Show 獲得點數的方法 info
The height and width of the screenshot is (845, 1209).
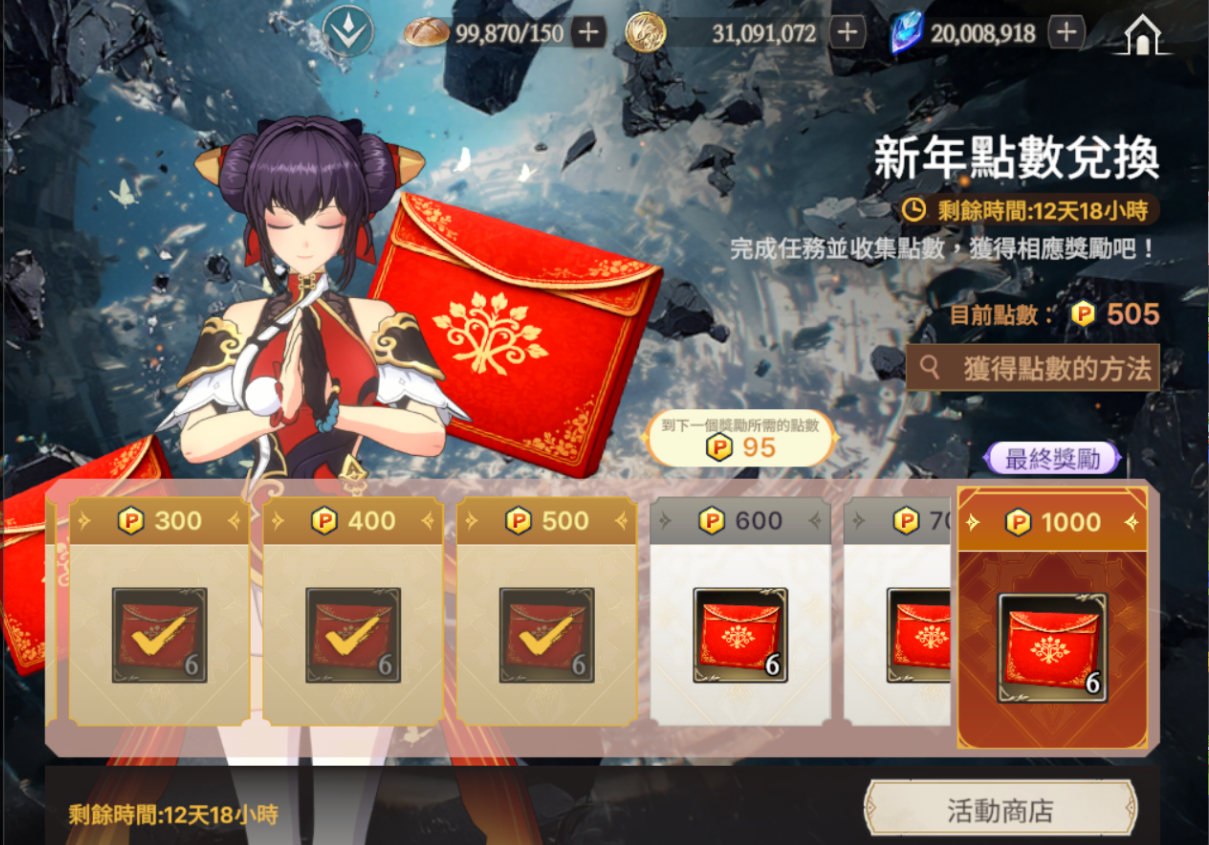pyautogui.click(x=1033, y=368)
